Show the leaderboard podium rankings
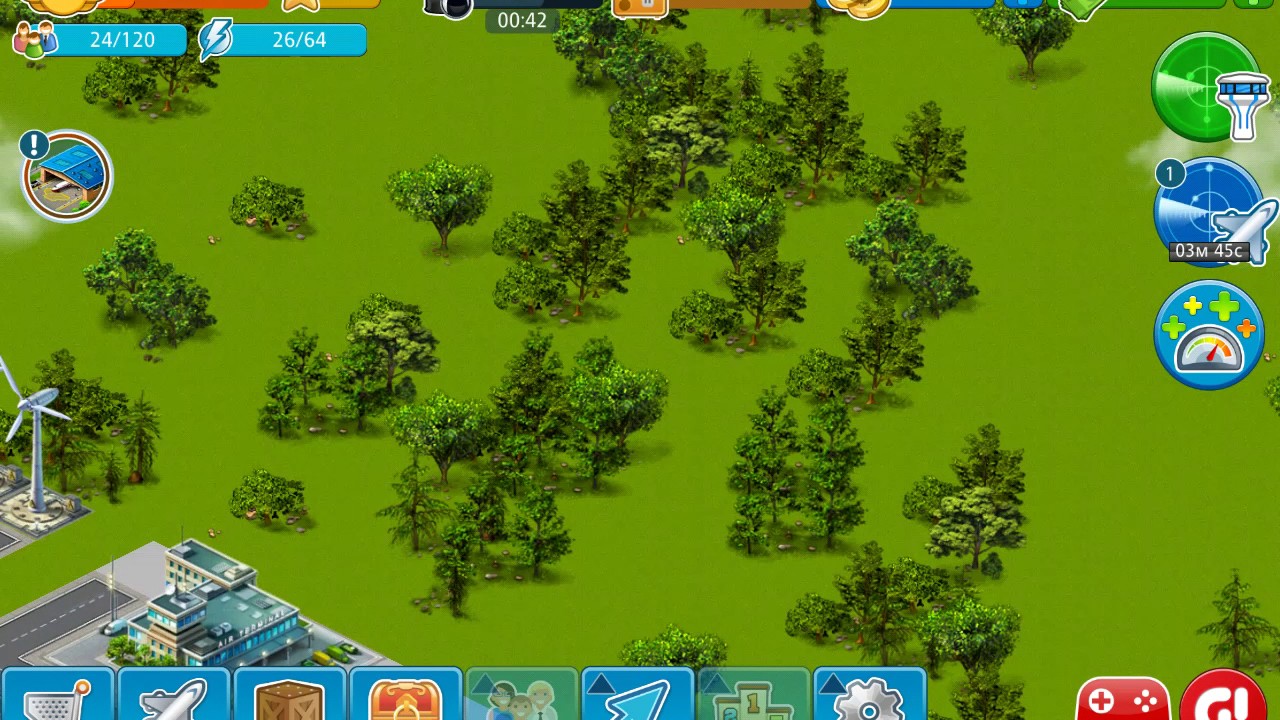This screenshot has height=720, width=1280. pos(753,696)
